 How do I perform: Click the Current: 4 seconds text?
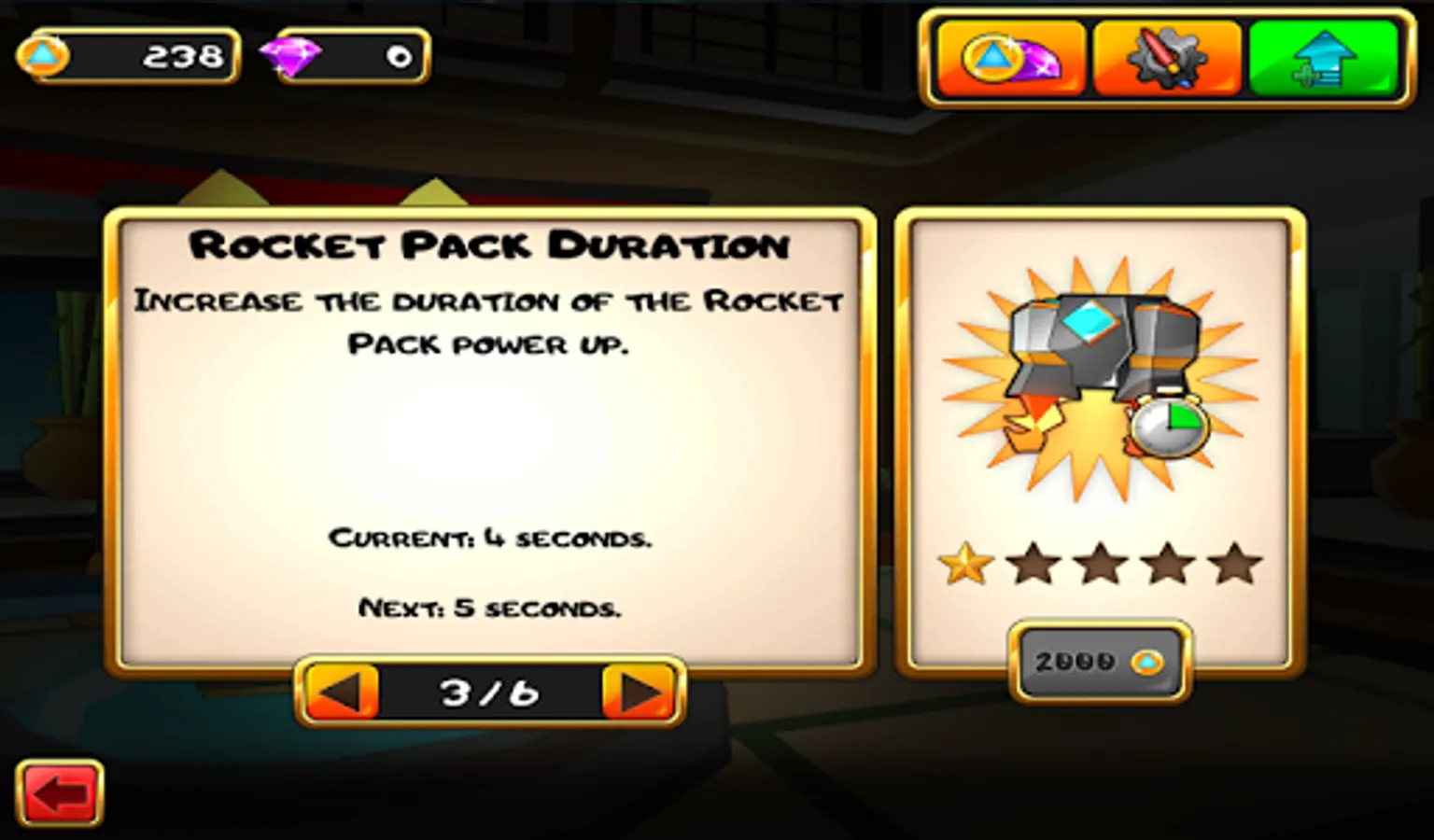[489, 538]
